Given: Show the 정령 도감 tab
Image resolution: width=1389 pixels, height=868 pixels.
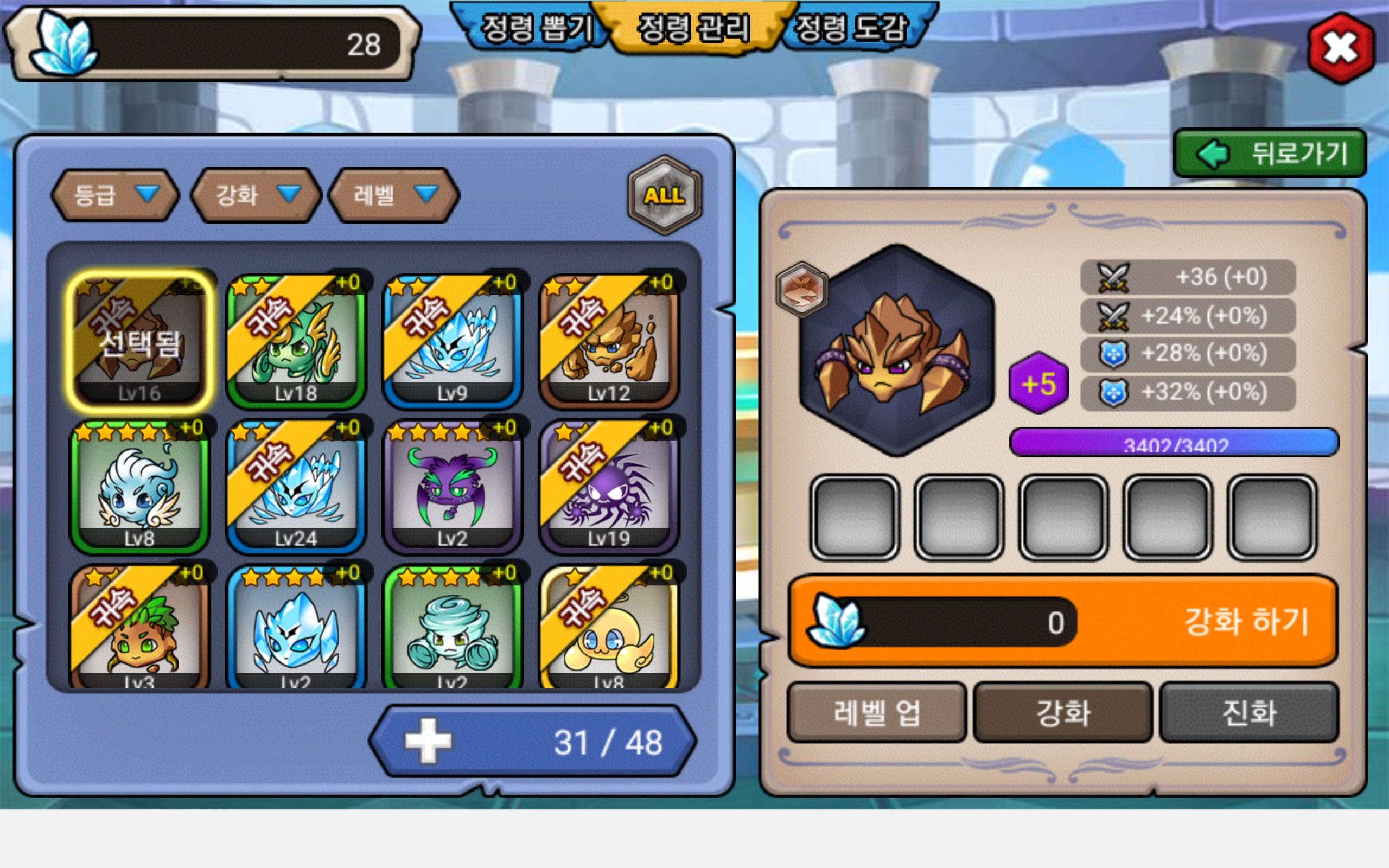Looking at the screenshot, I should (x=851, y=28).
